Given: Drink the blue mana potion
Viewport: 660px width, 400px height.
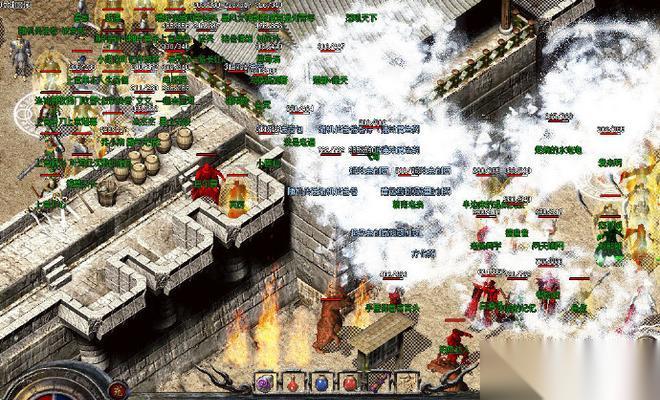Looking at the screenshot, I should 321,382.
